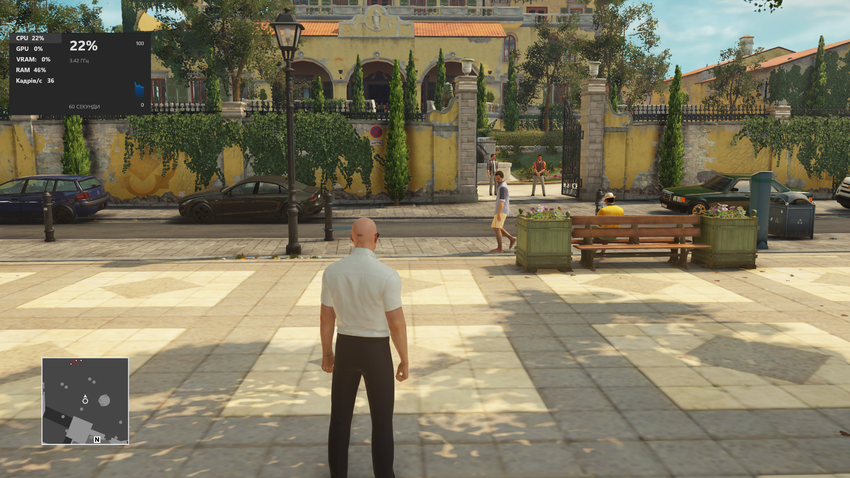
Task: Click the minimap in the corner
Action: coord(85,400)
